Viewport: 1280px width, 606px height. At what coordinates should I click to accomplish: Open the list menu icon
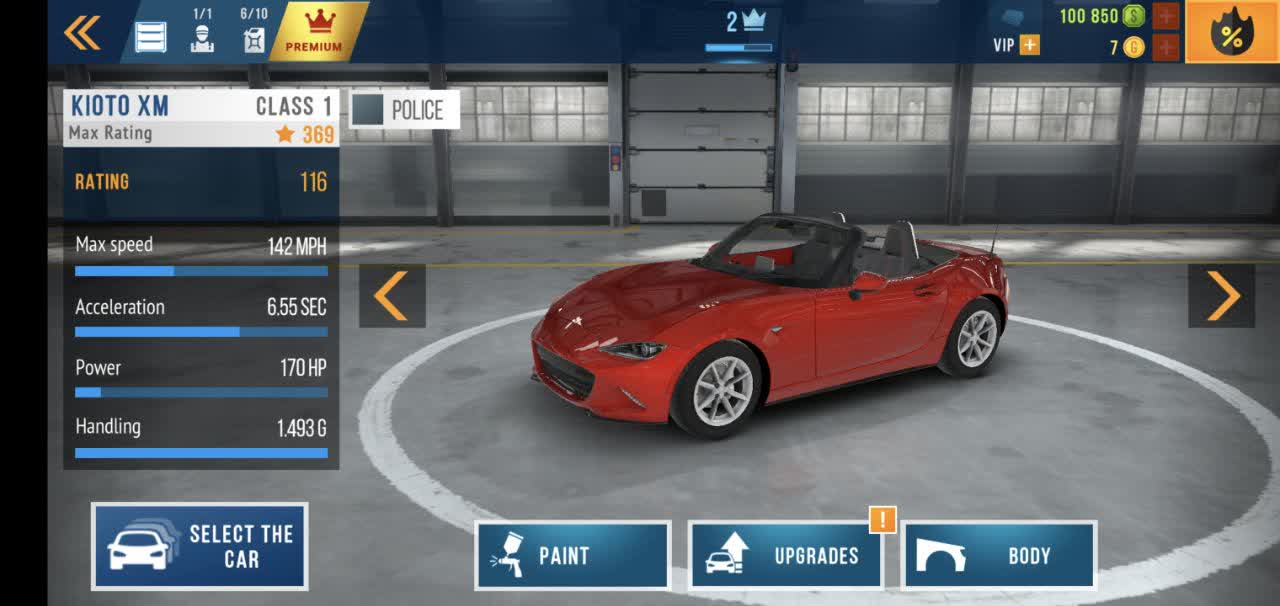tap(151, 37)
